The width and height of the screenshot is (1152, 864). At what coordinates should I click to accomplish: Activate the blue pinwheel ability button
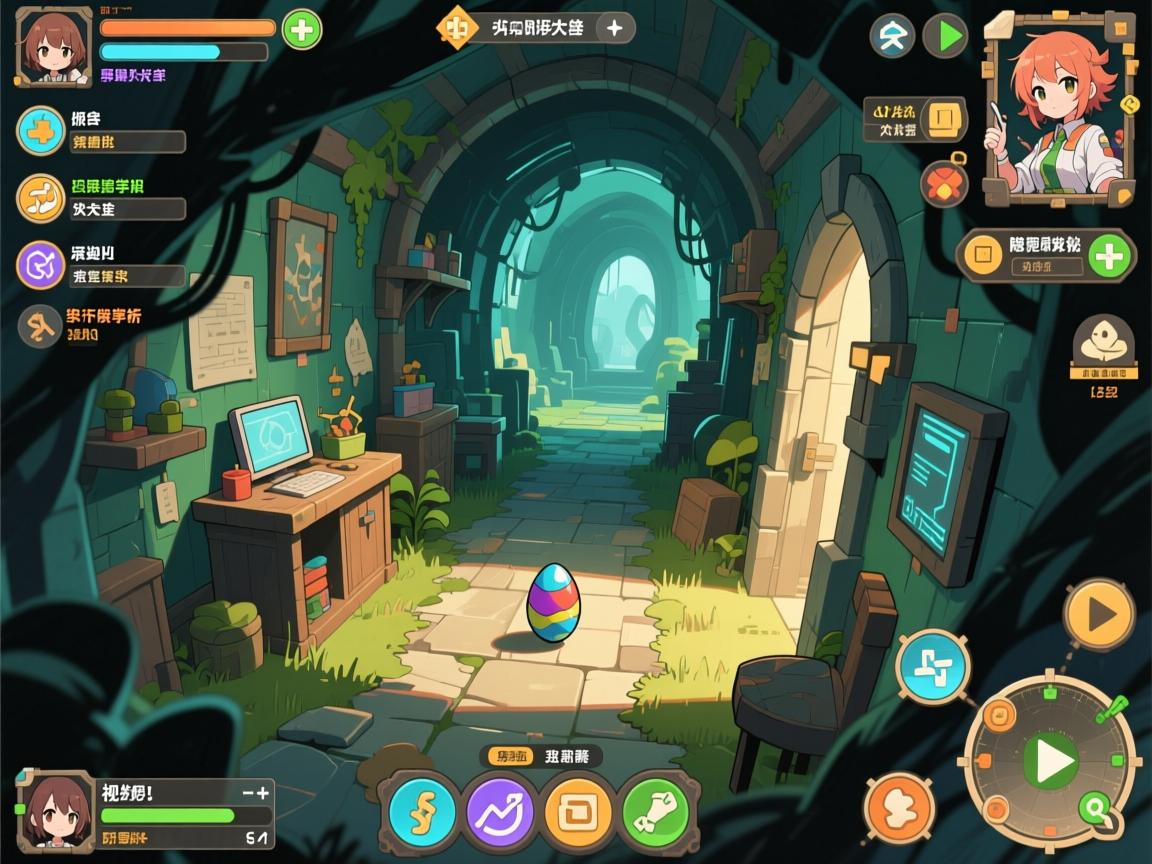pyautogui.click(x=932, y=666)
